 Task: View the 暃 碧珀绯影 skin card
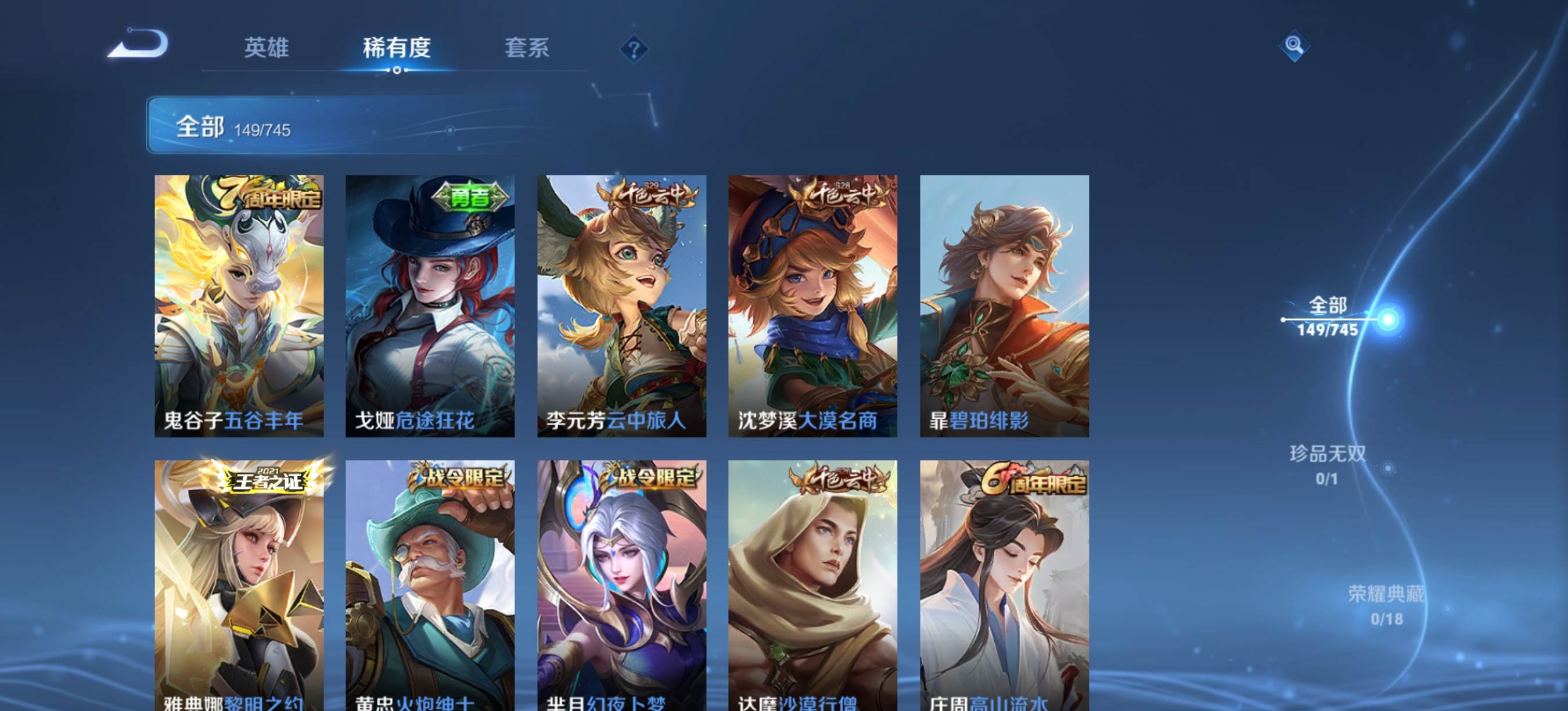tap(1004, 306)
